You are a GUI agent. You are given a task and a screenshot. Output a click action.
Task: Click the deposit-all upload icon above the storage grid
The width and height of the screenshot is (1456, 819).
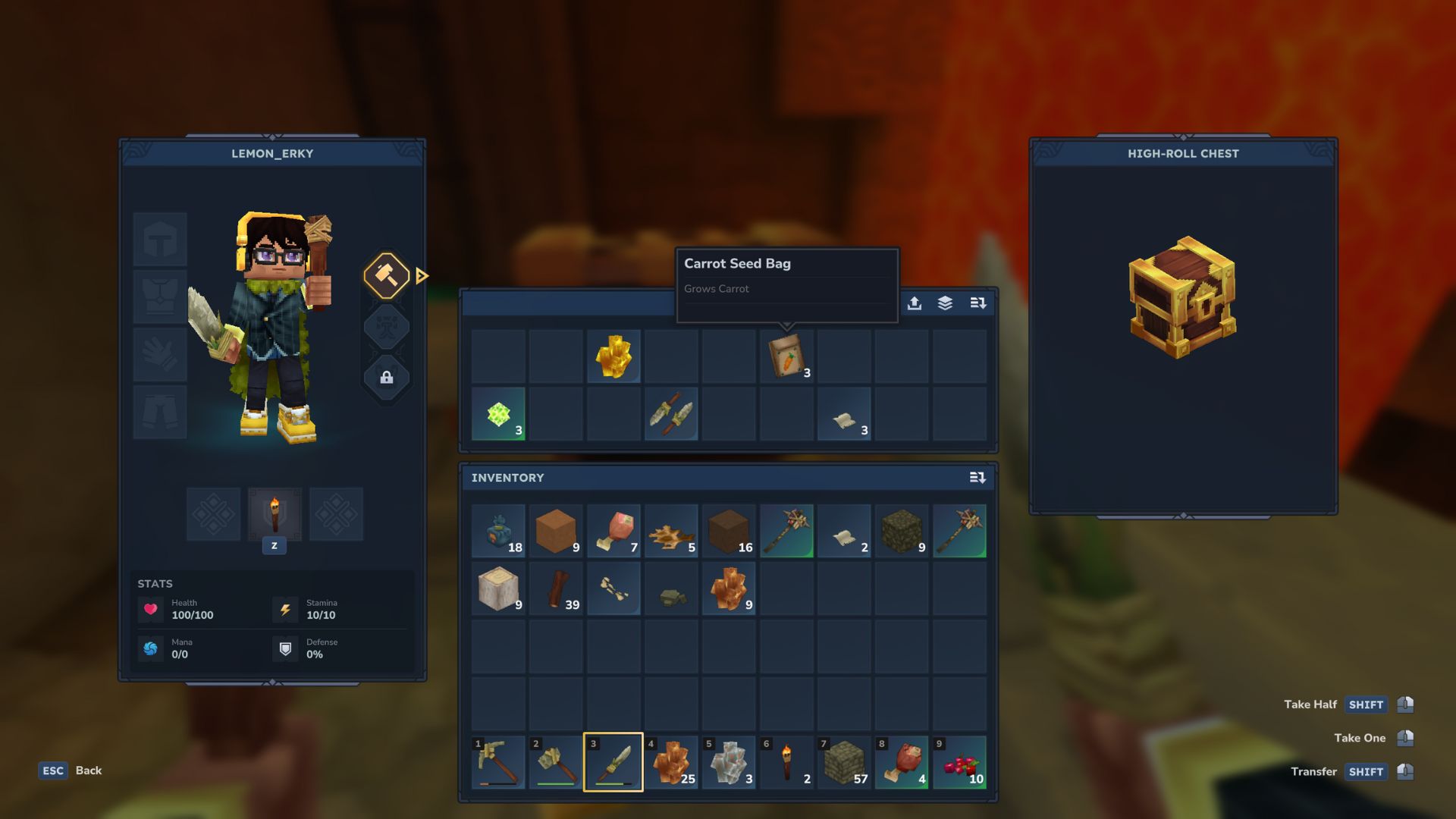(x=915, y=303)
